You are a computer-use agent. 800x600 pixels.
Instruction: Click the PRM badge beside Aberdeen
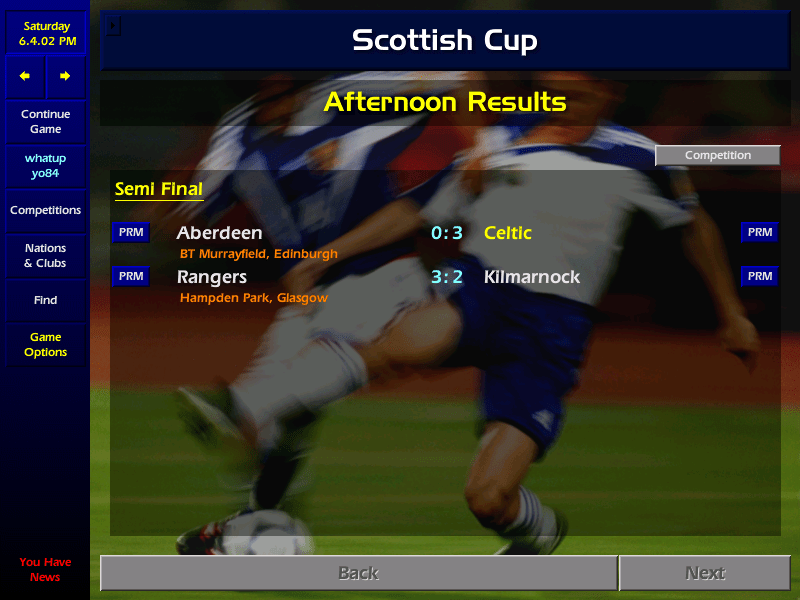tap(131, 233)
